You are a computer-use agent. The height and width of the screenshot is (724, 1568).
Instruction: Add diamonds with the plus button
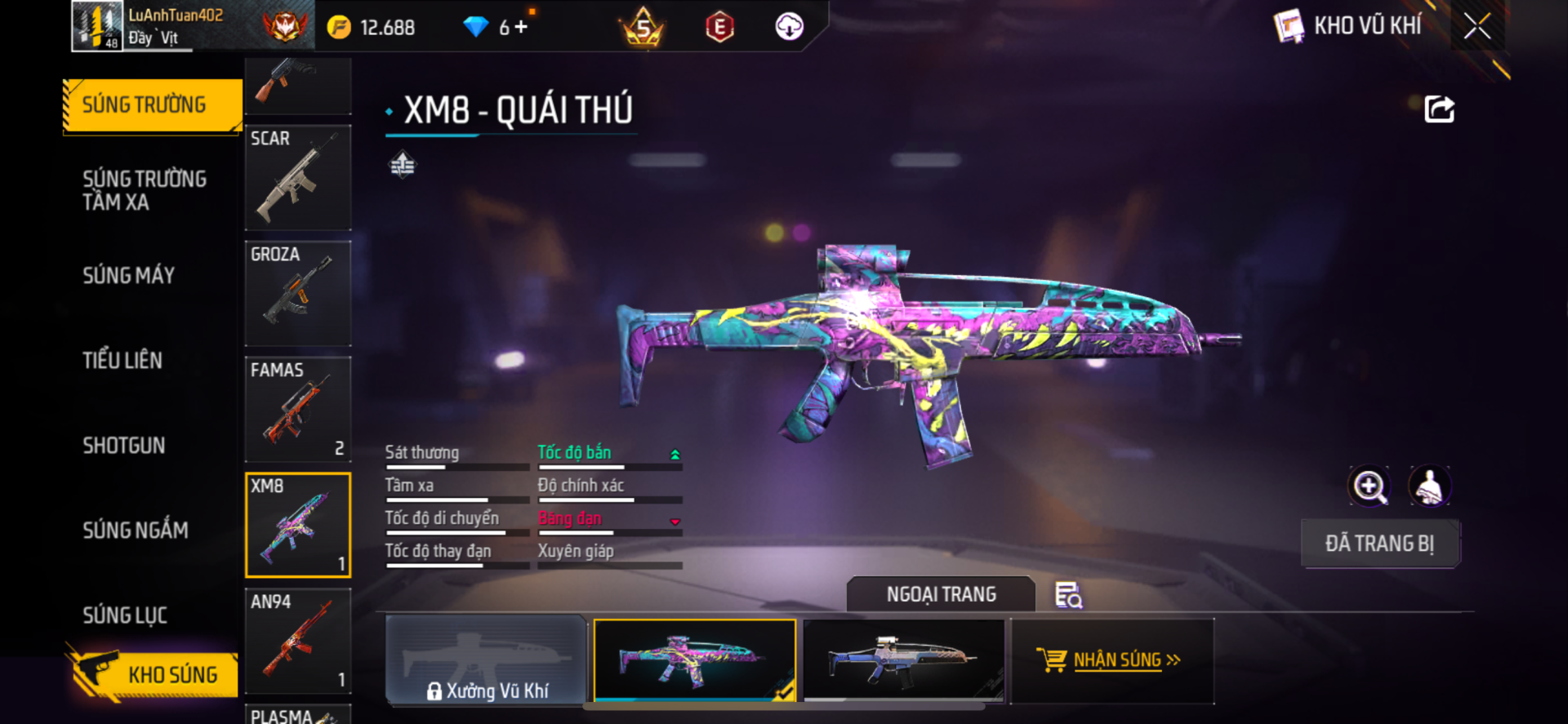[521, 27]
